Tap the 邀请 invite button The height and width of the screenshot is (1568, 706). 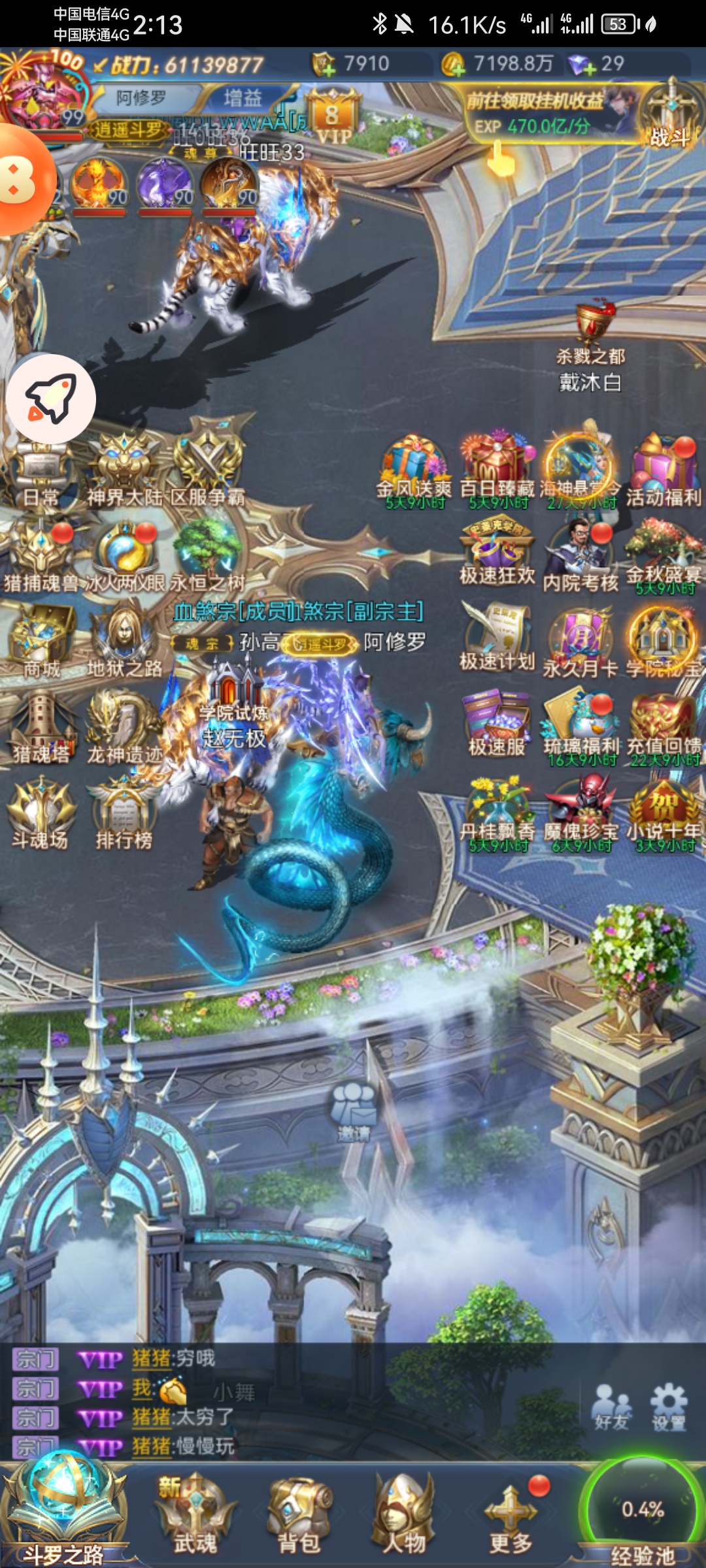pyautogui.click(x=354, y=1111)
